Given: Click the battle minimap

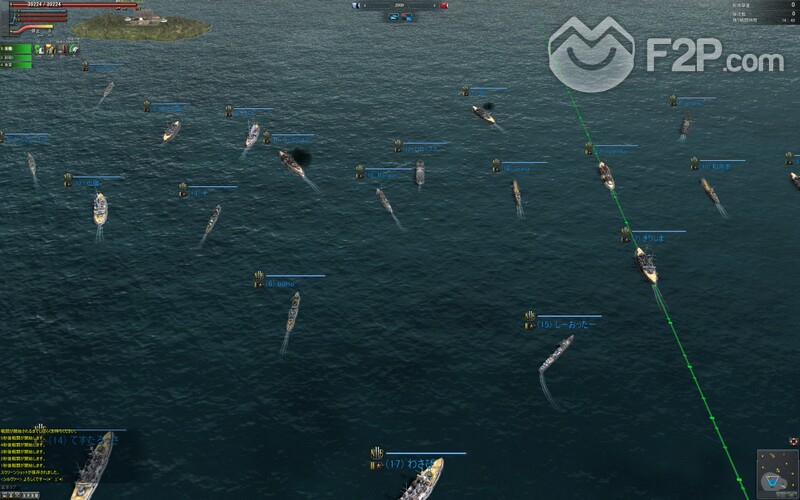Looking at the screenshot, I should pyautogui.click(x=777, y=470).
